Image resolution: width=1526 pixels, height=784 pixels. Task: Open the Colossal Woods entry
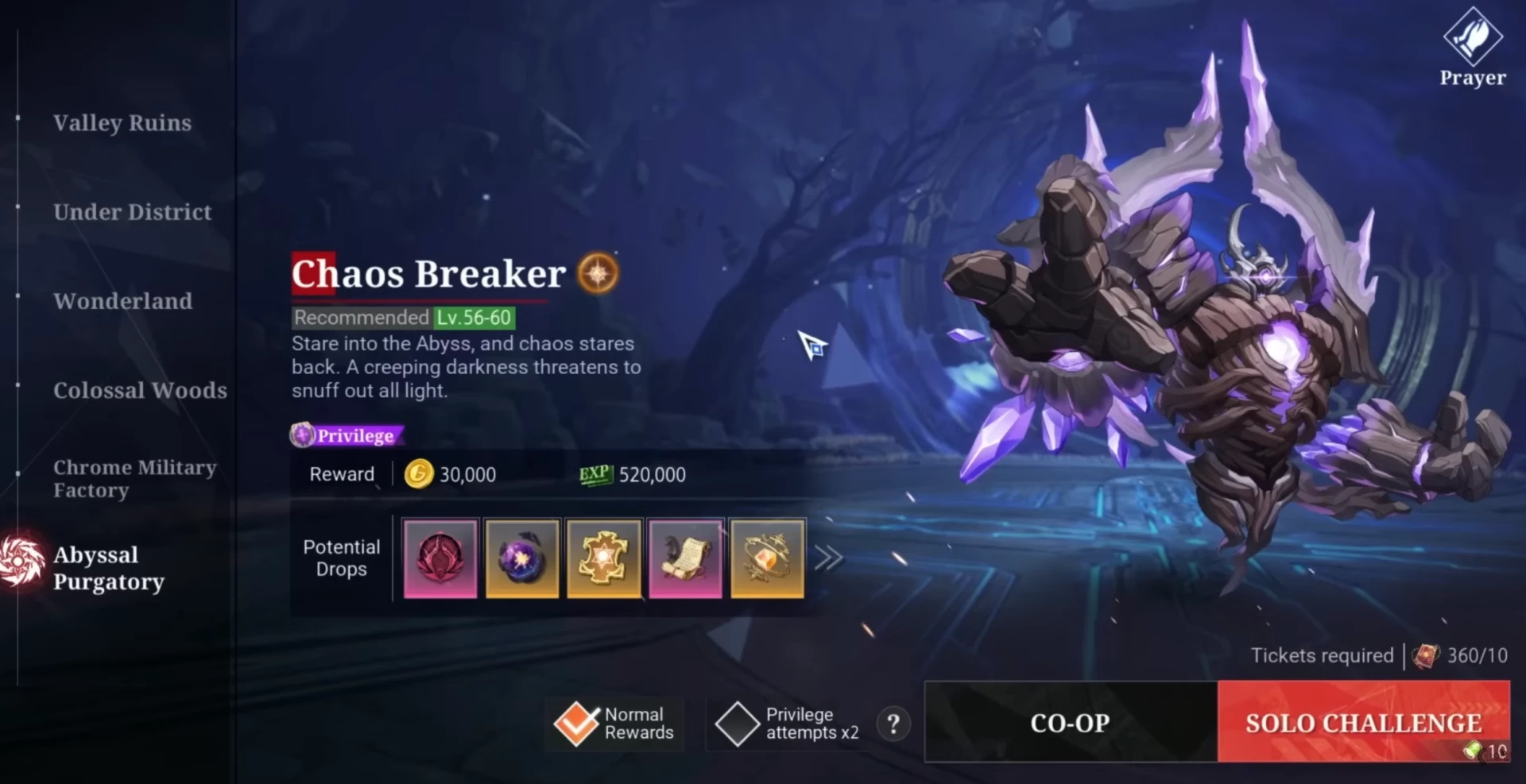tap(140, 390)
